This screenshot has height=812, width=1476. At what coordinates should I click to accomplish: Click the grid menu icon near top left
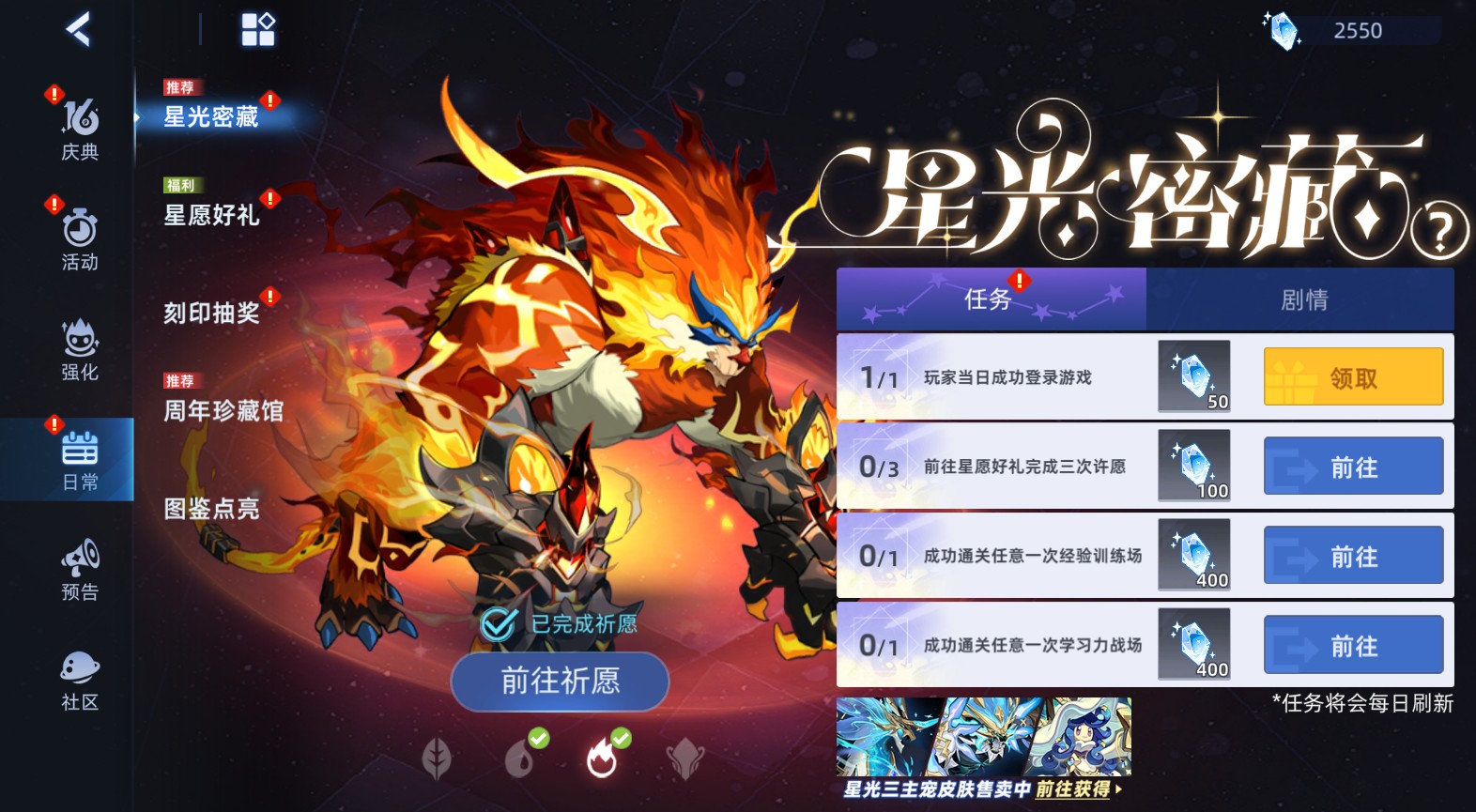[255, 29]
